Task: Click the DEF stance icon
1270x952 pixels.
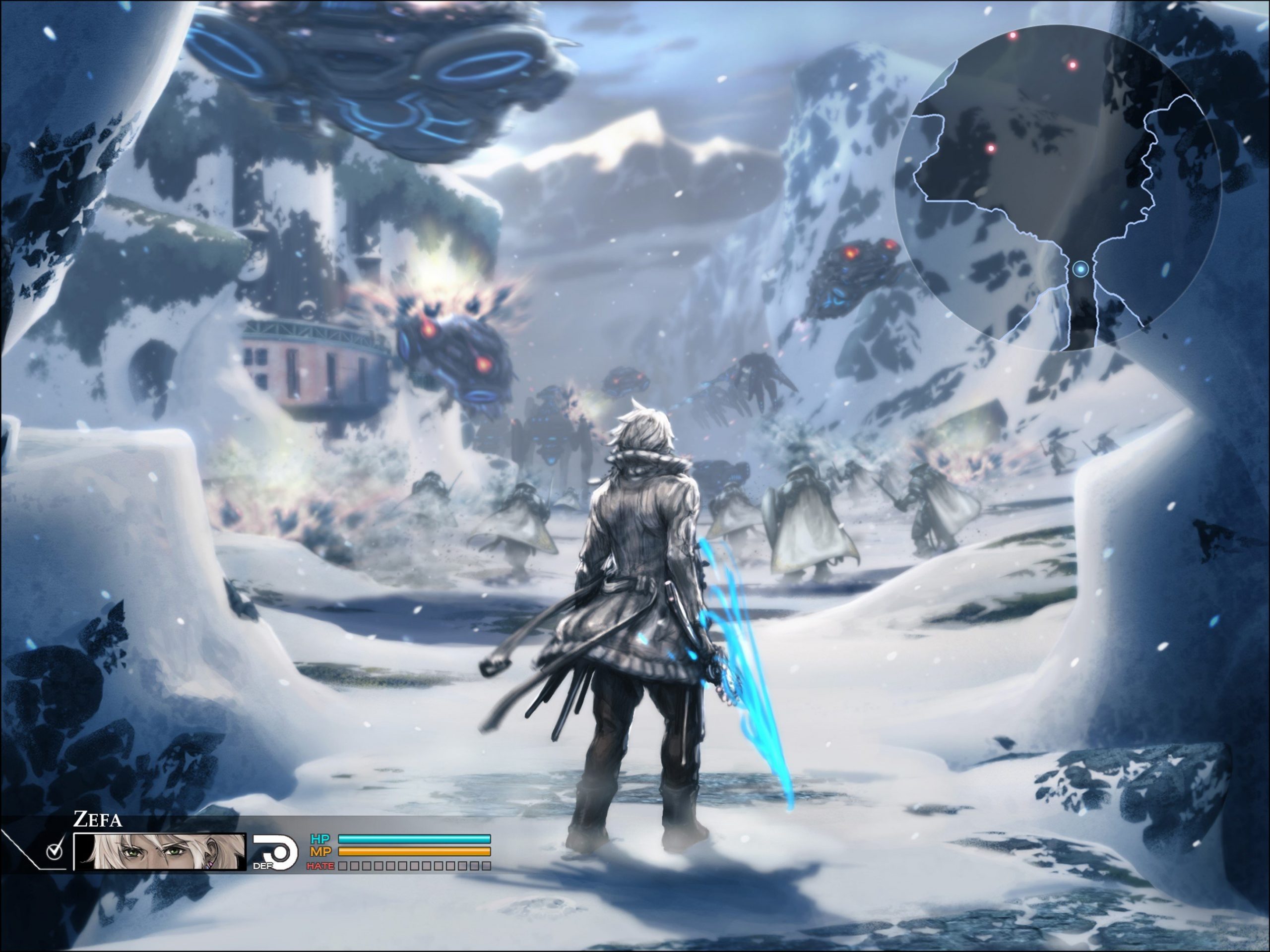Action: coord(275,851)
